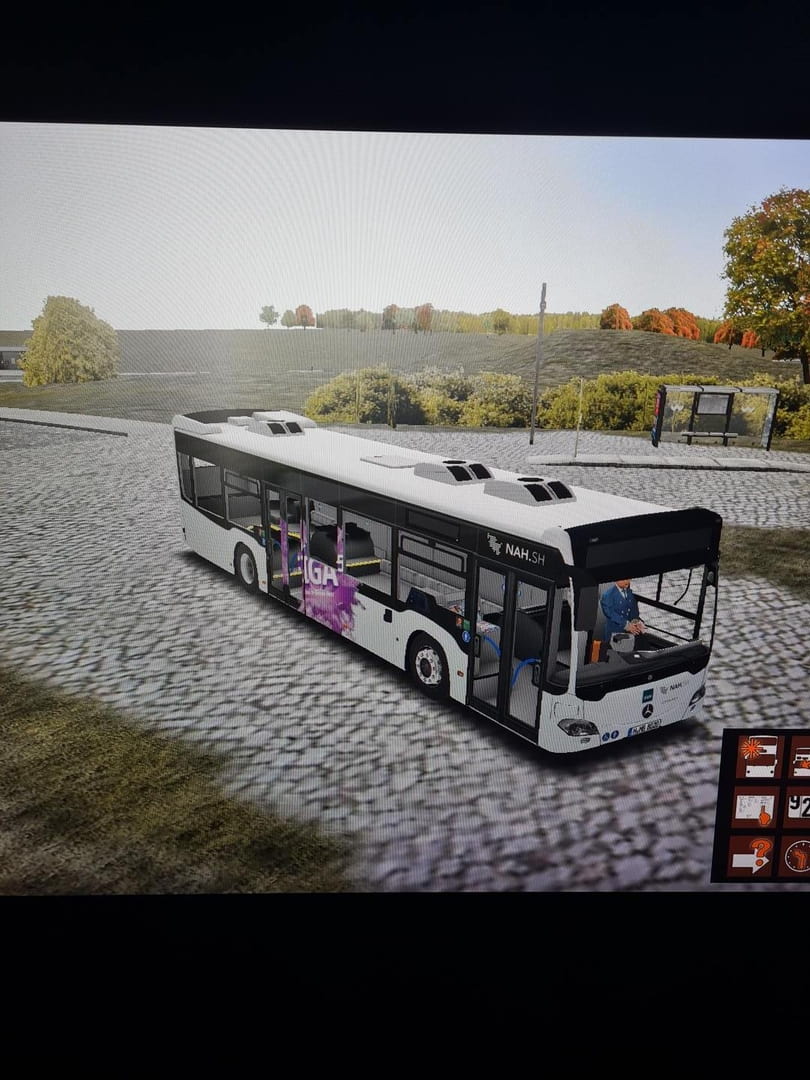
Task: Click the new bus with starburst icon
Action: [x=757, y=757]
